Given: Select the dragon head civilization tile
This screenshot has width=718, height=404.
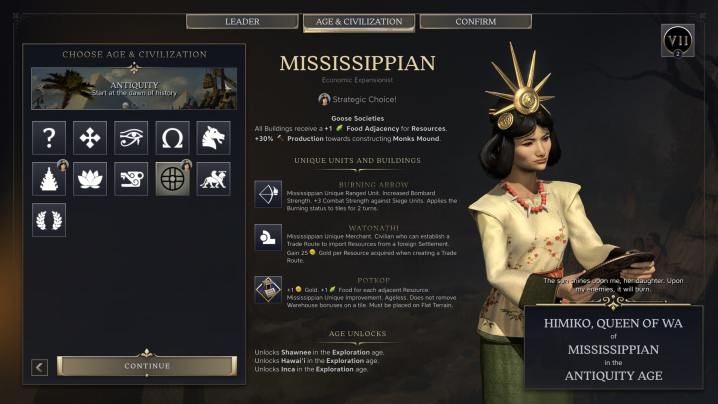Looking at the screenshot, I should point(214,138).
